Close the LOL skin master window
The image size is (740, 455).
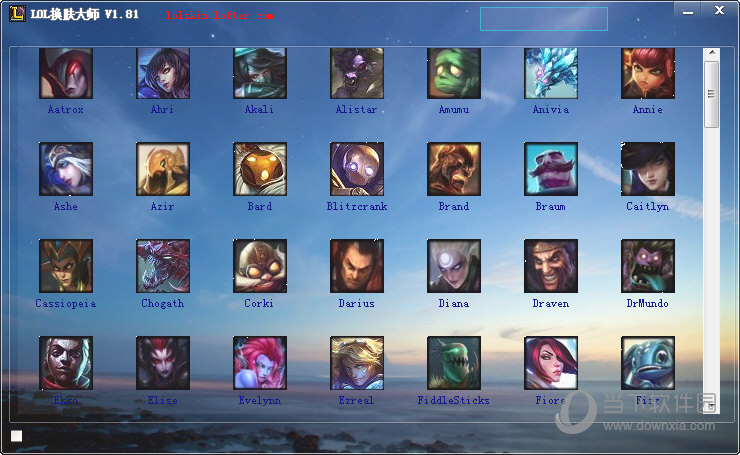pyautogui.click(x=720, y=10)
